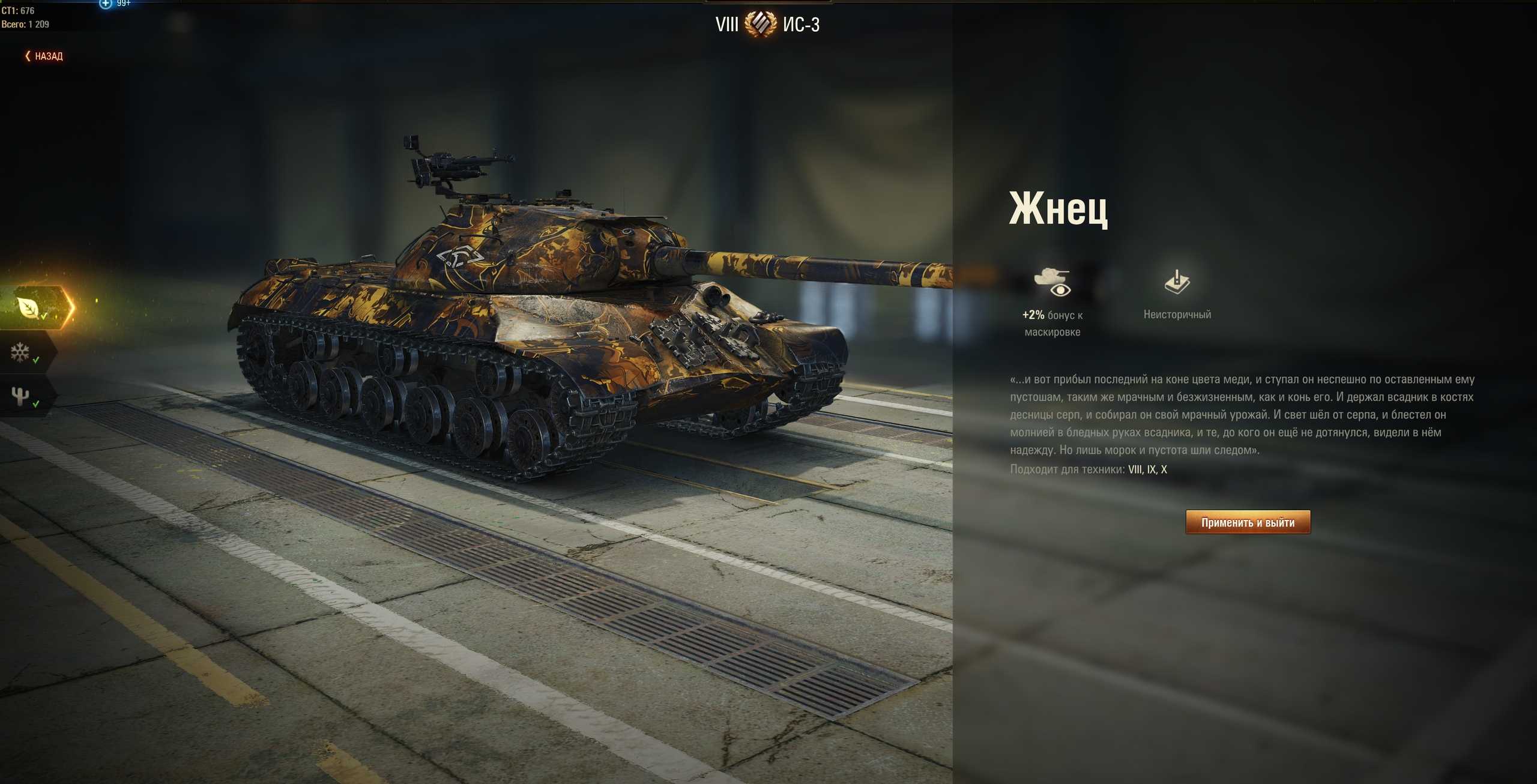Click the Применить и выйти button

[x=1248, y=522]
